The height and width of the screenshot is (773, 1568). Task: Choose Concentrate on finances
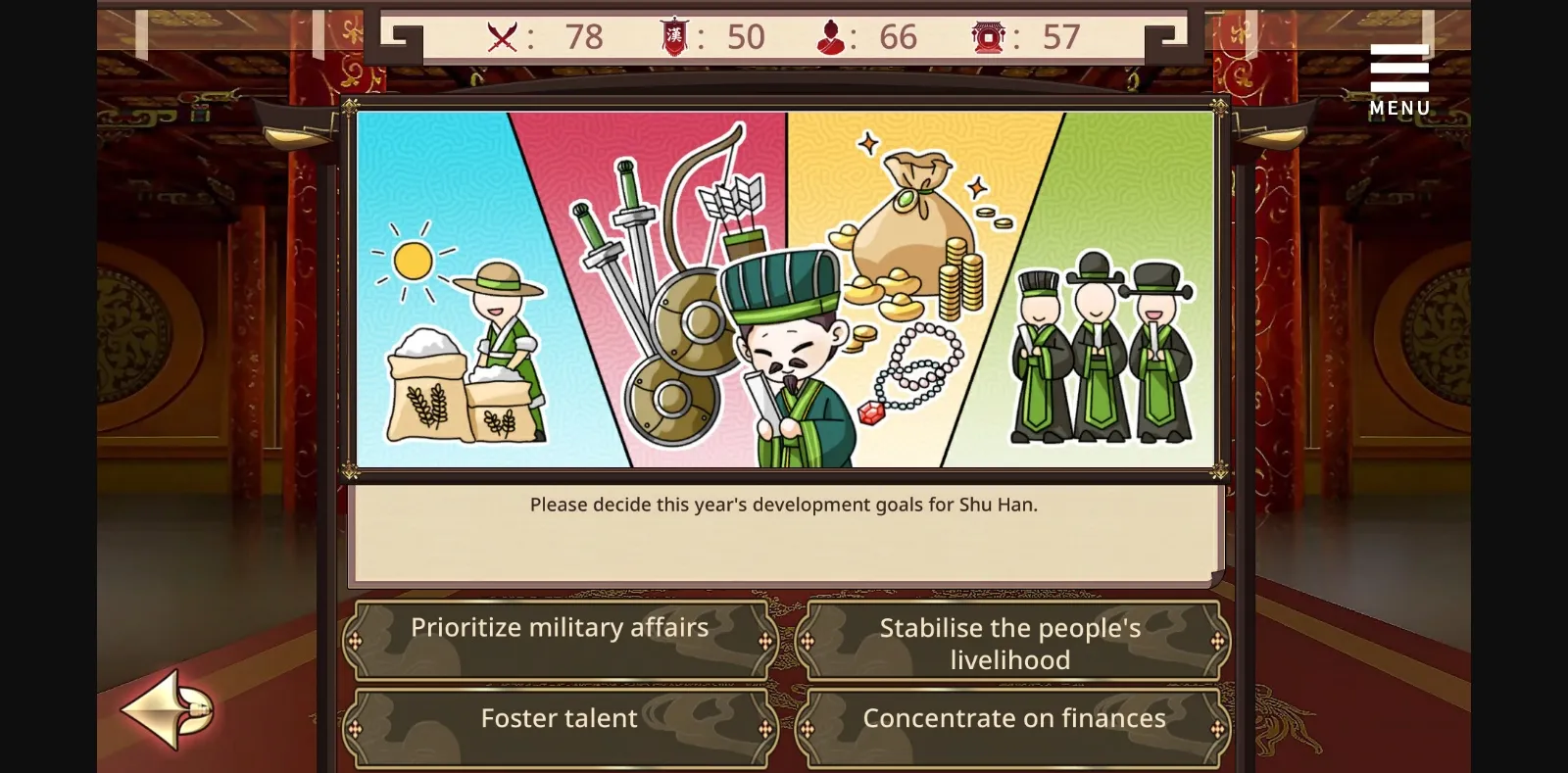coord(1011,718)
